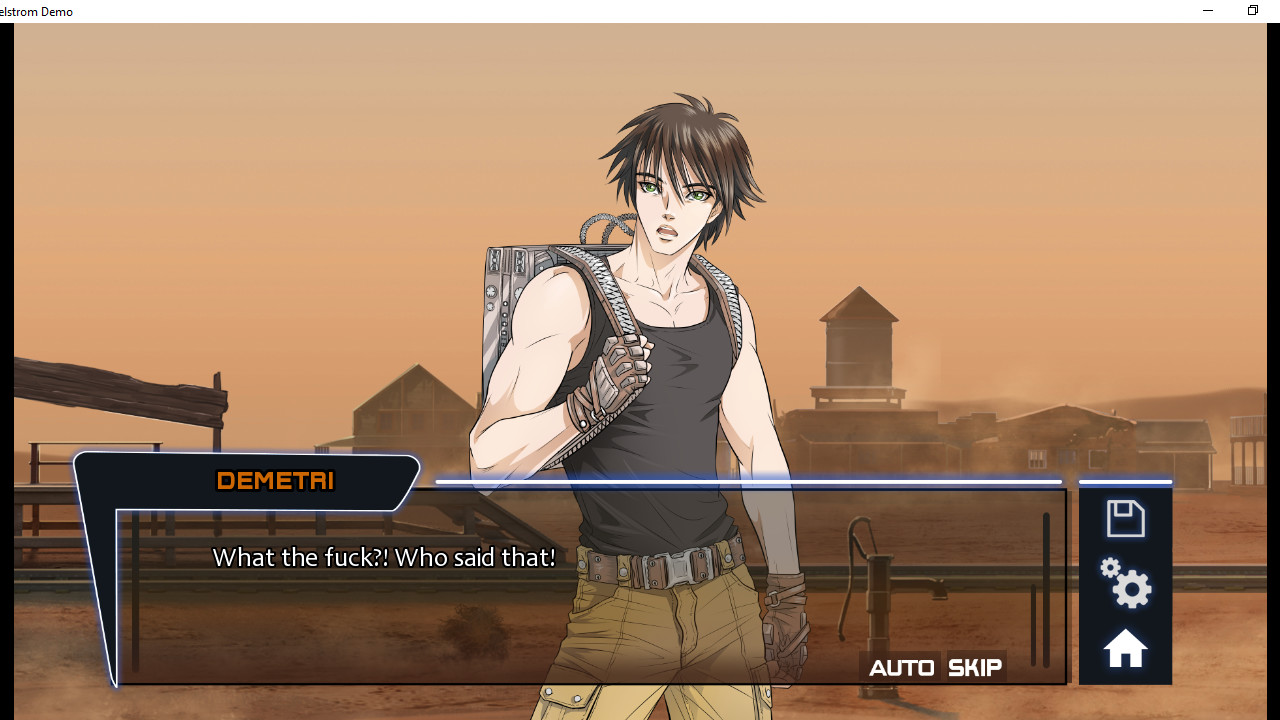Viewport: 1280px width, 720px height.
Task: Minimize the Maelstrom Demo window
Action: tap(1207, 11)
